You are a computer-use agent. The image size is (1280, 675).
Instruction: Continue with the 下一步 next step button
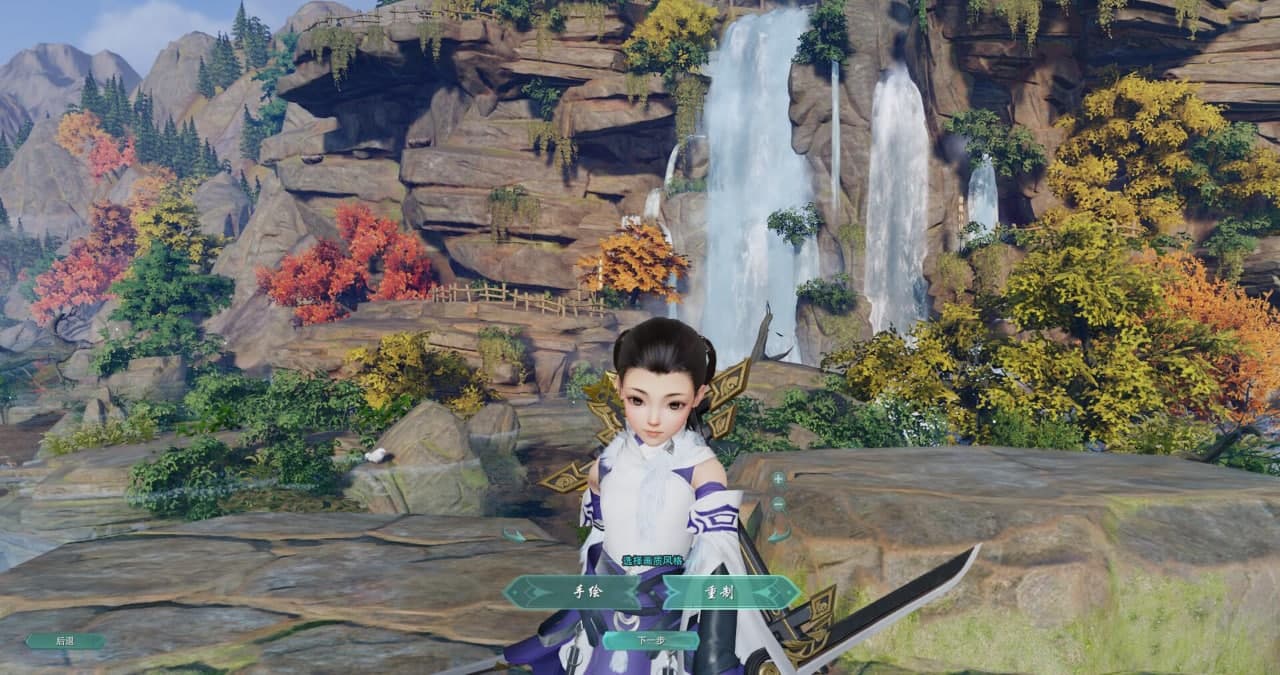click(651, 640)
